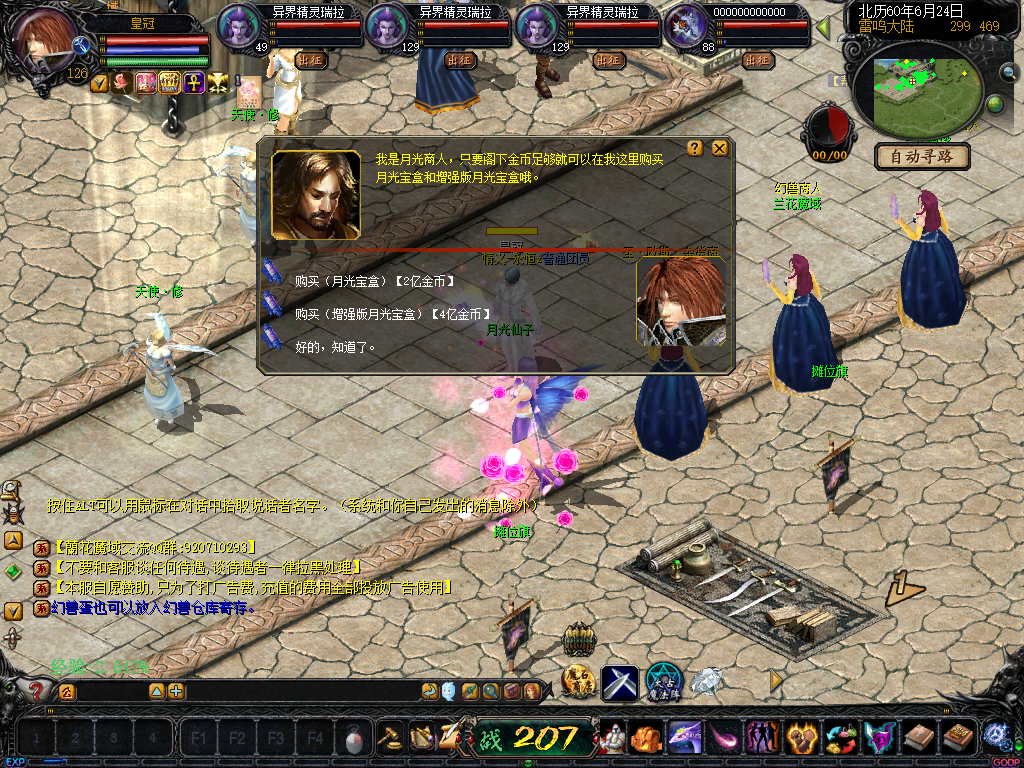Click 出征 under the level 88 pet
Viewport: 1024px width, 768px height.
[758, 60]
